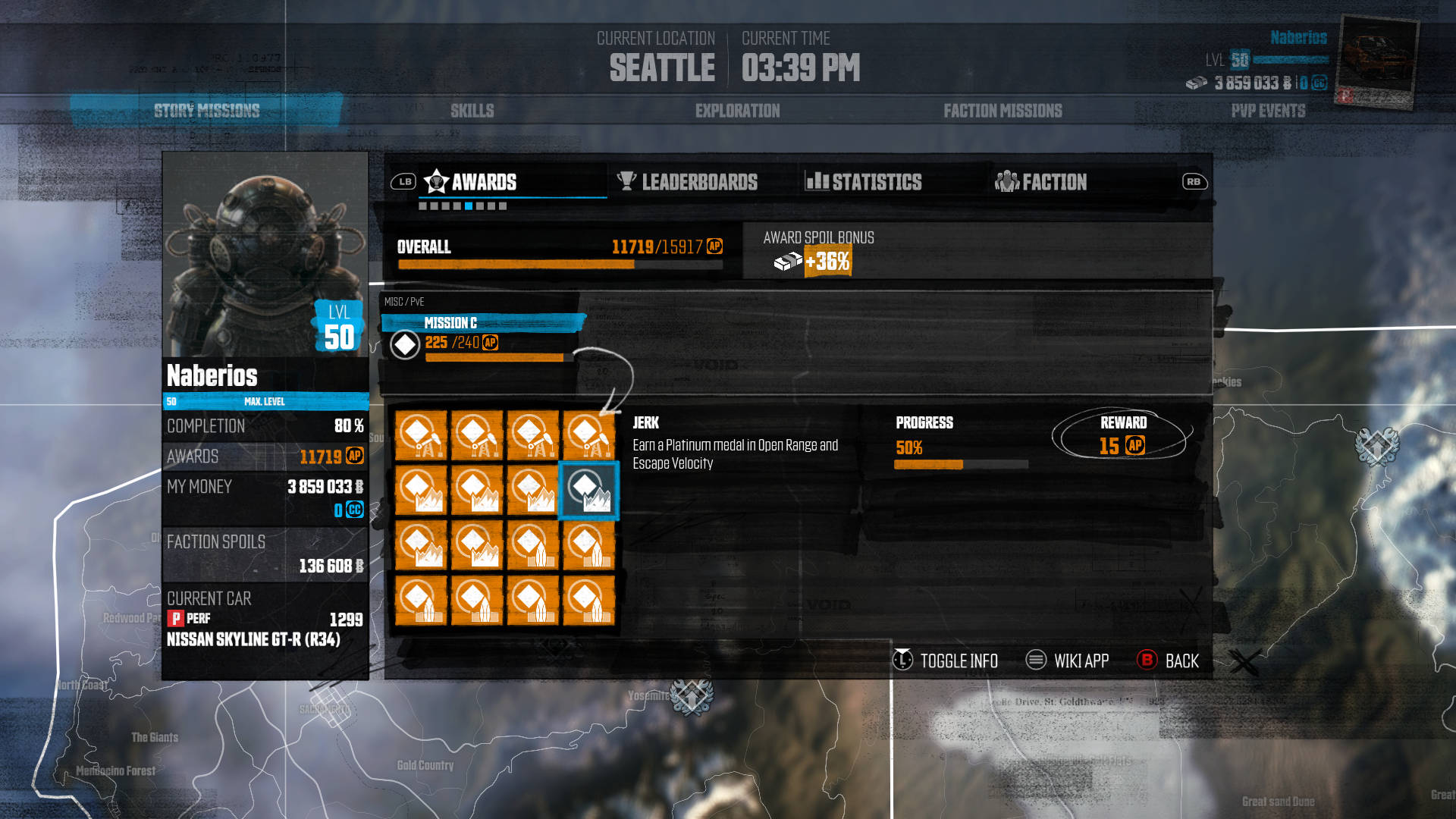The width and height of the screenshot is (1456, 819).
Task: Open the Faction tab
Action: [x=1041, y=182]
